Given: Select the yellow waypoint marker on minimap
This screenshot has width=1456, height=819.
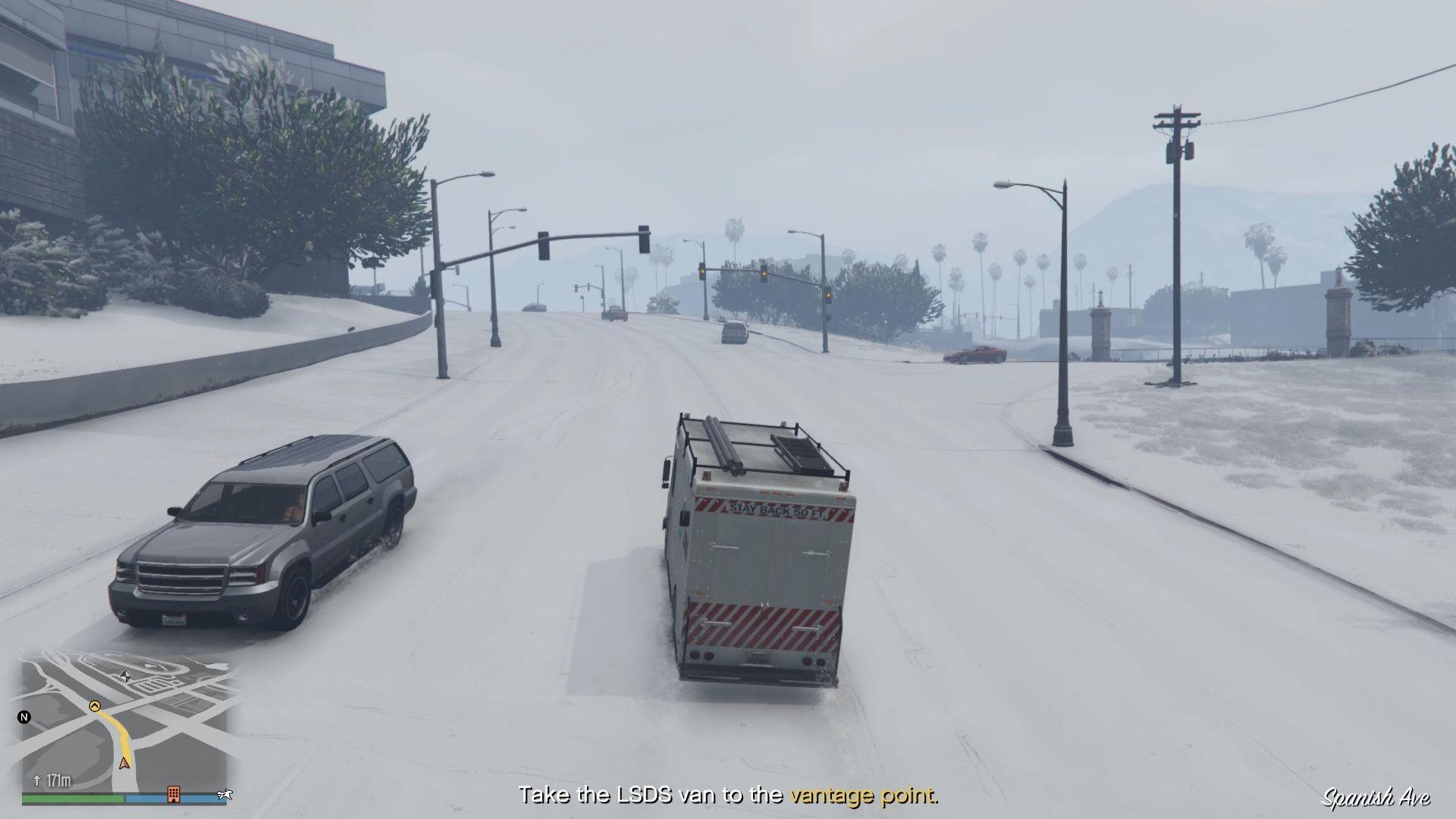Looking at the screenshot, I should (x=96, y=706).
